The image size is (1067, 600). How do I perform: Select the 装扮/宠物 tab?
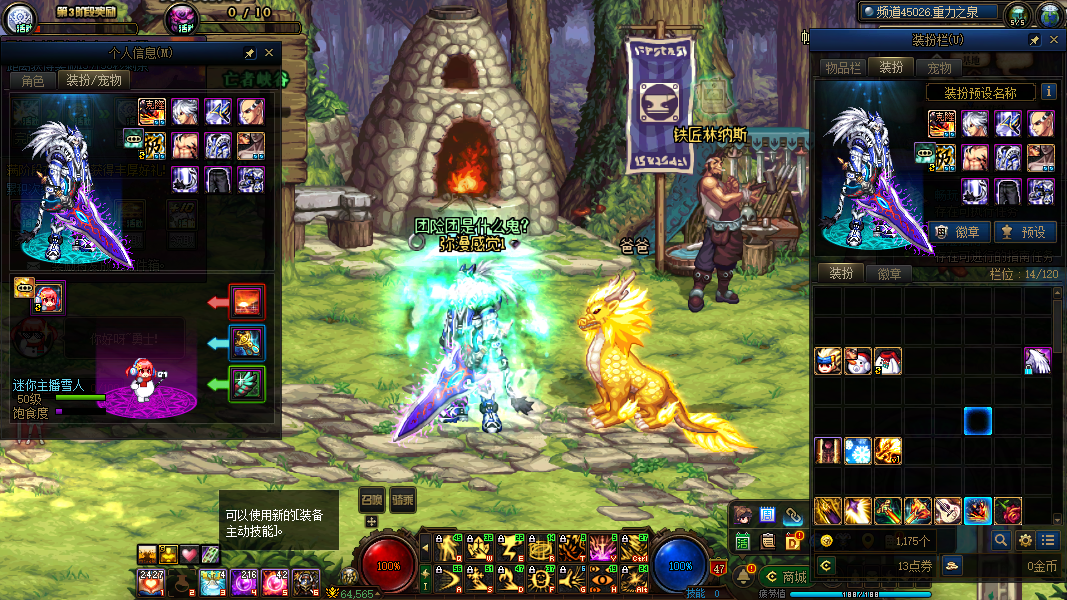point(94,81)
